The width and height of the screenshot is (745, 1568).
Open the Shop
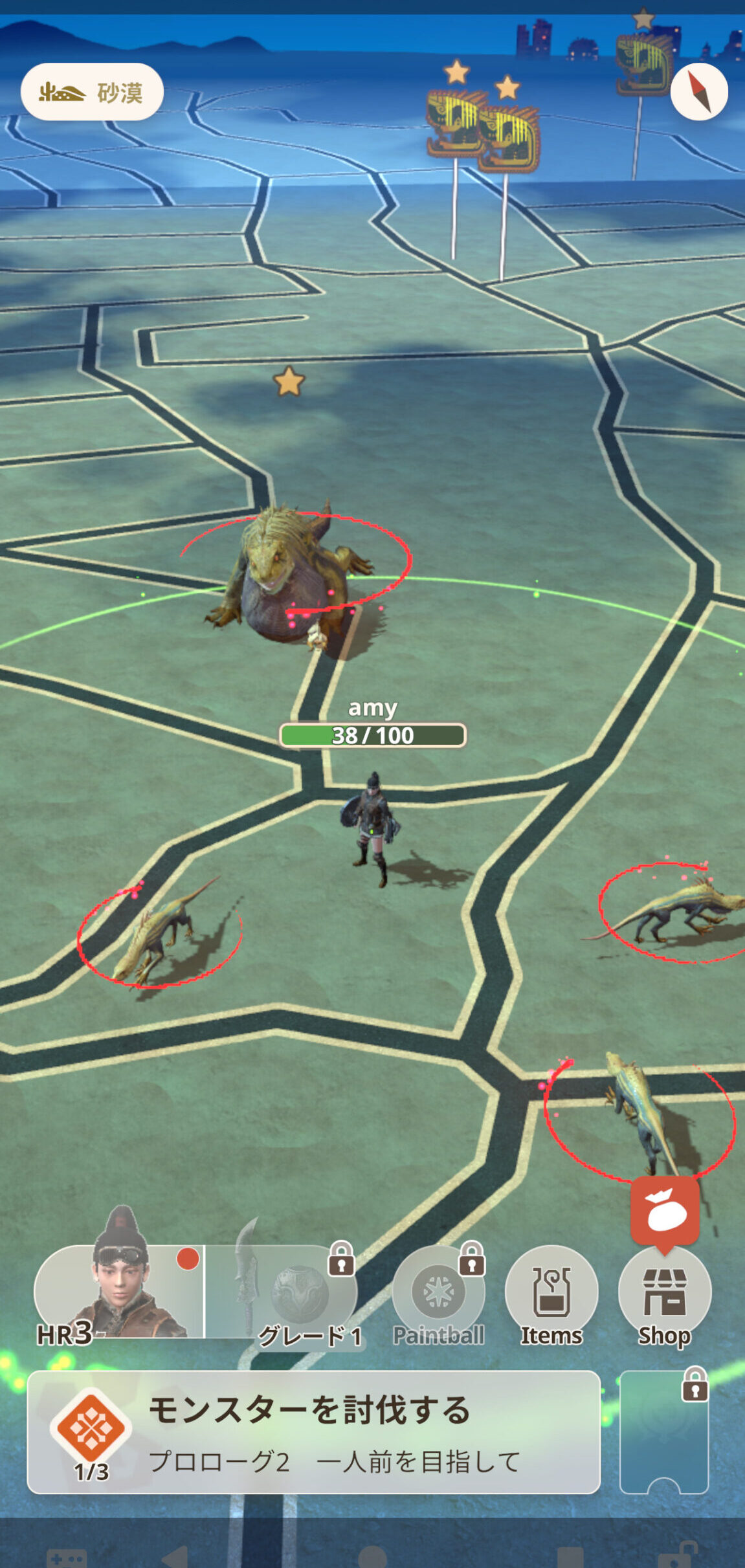pyautogui.click(x=664, y=1294)
